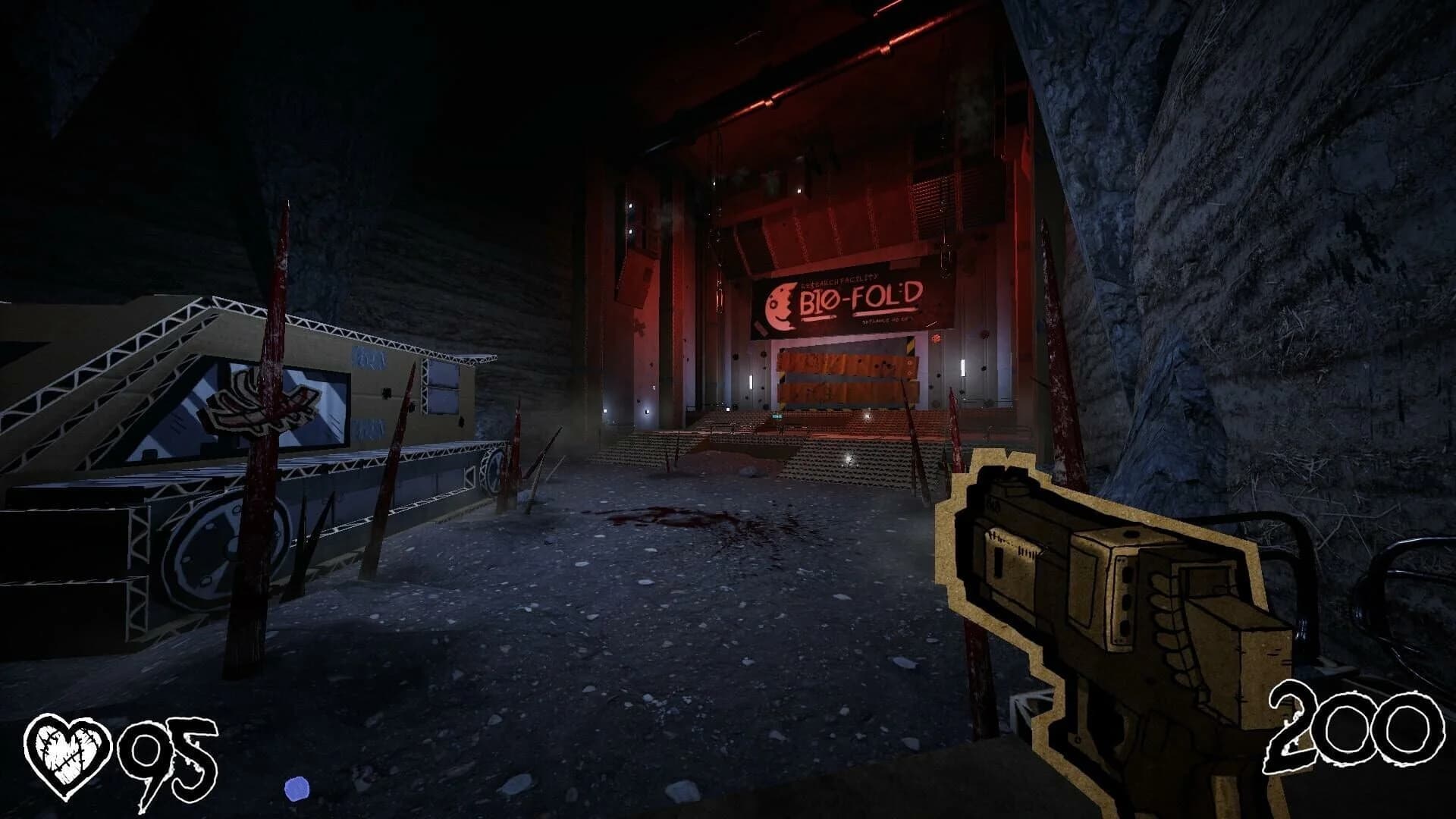The image size is (1456, 819).
Task: Select the crescent moon BIO-FOLD logo
Action: (x=781, y=303)
